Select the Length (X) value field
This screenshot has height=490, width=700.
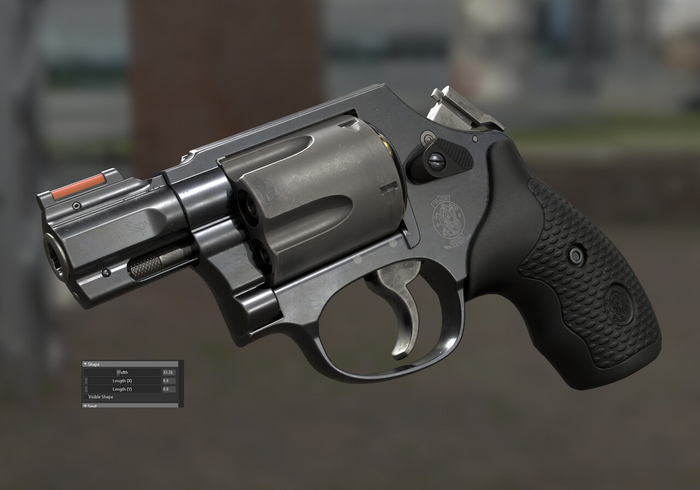tap(168, 381)
